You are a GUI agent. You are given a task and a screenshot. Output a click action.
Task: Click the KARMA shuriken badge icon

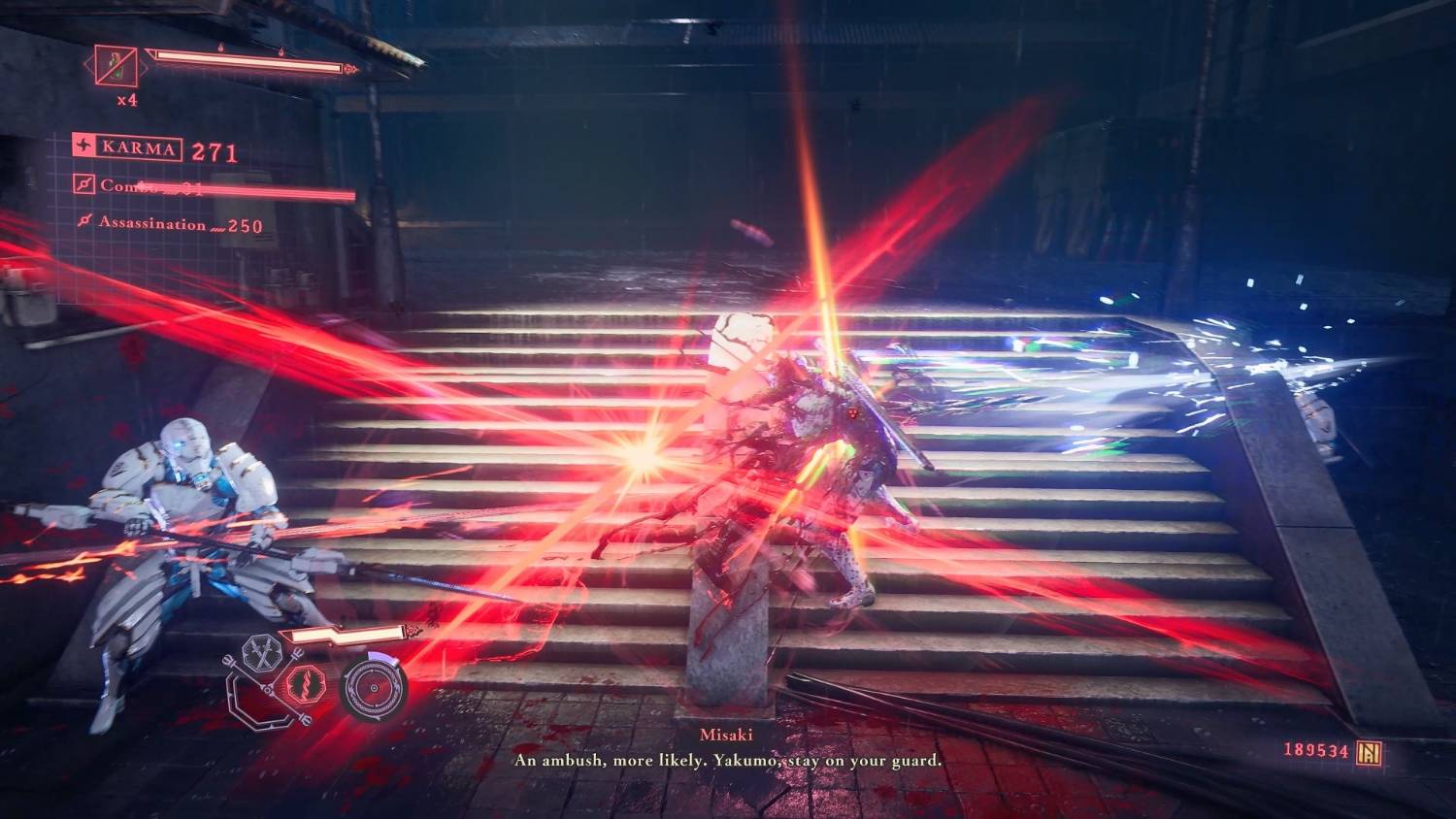click(85, 147)
